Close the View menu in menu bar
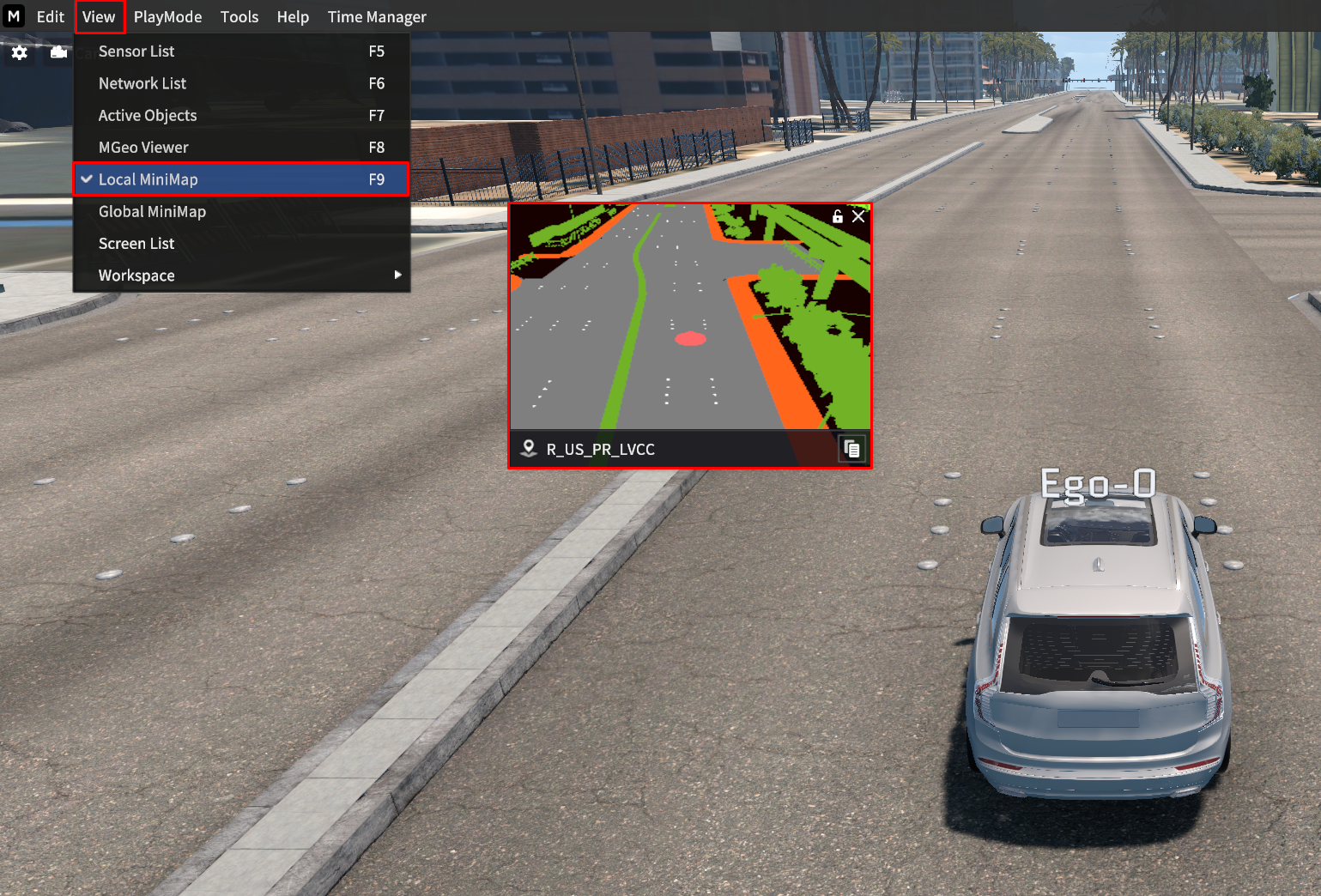The image size is (1321, 896). tap(99, 17)
